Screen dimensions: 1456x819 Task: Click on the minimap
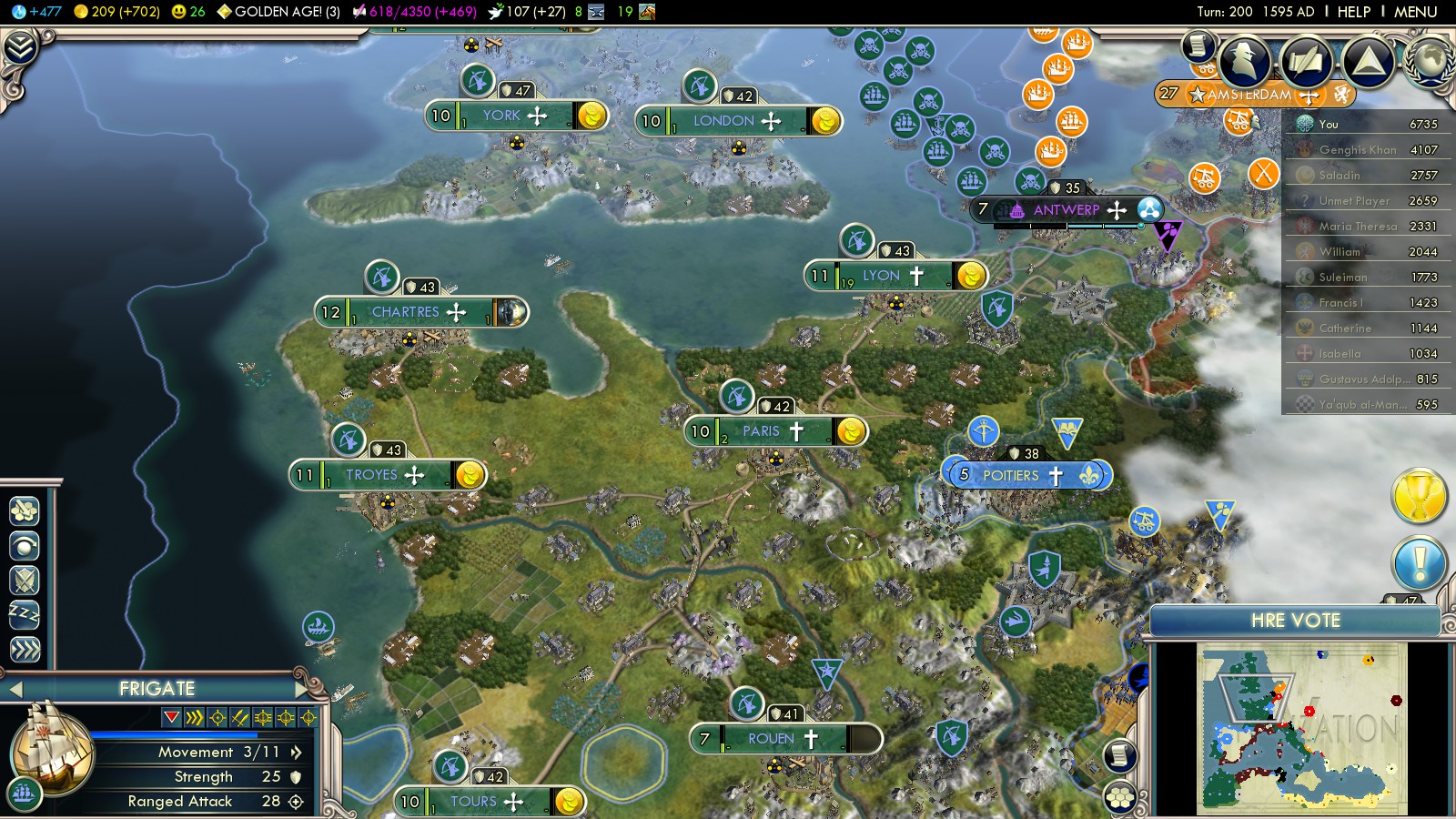tap(1301, 728)
